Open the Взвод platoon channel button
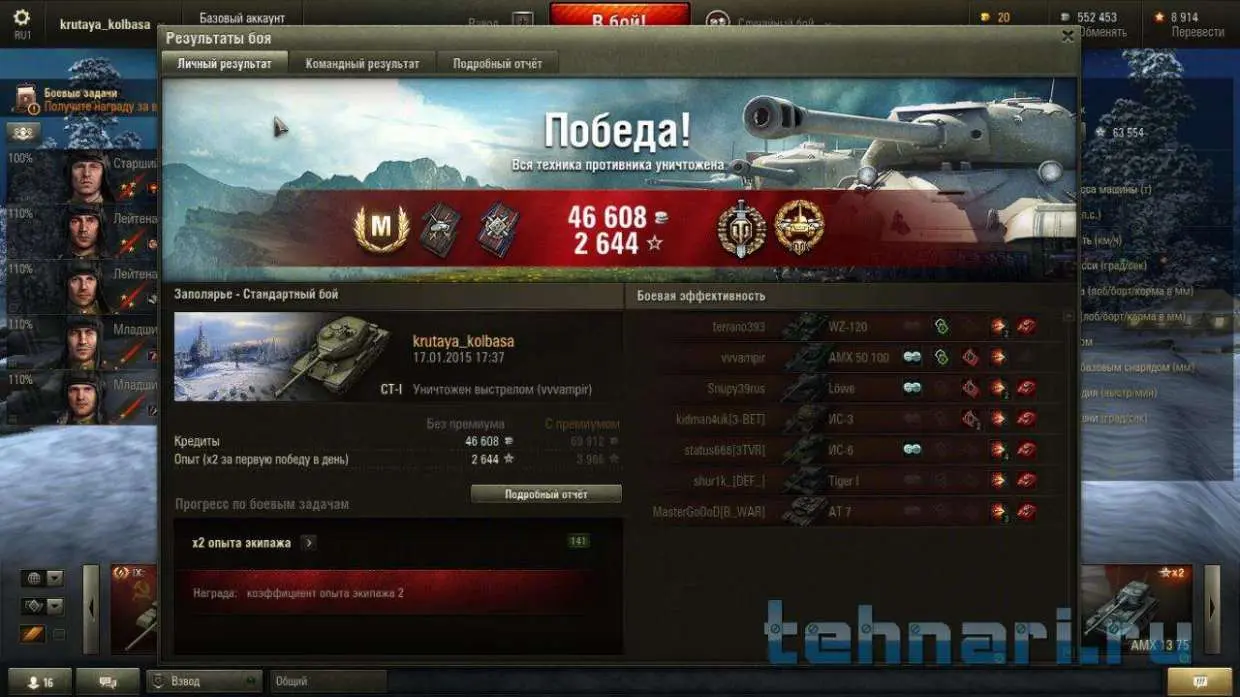Screen dimensions: 1240x697 click(203, 681)
